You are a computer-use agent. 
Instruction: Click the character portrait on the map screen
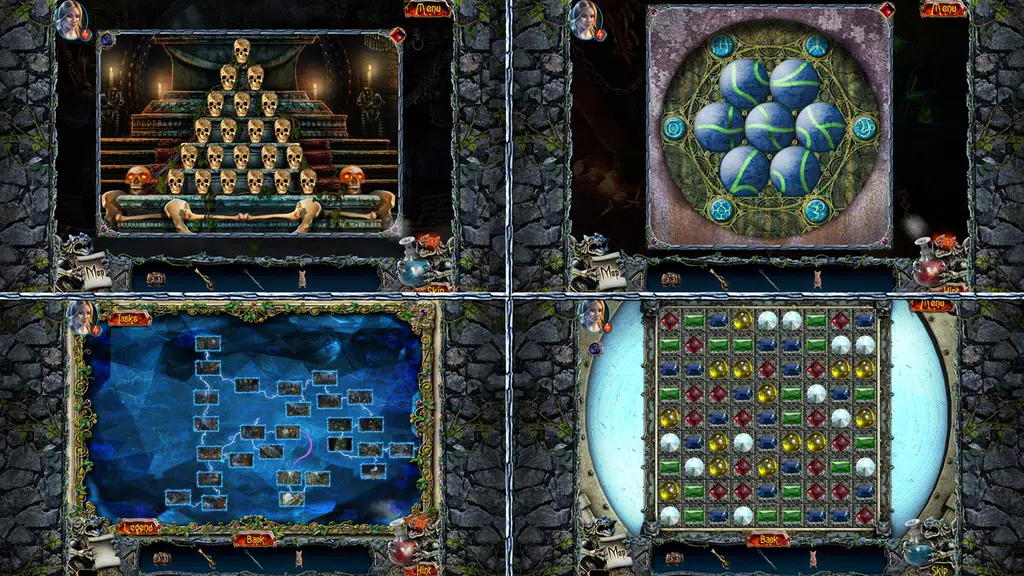[80, 318]
